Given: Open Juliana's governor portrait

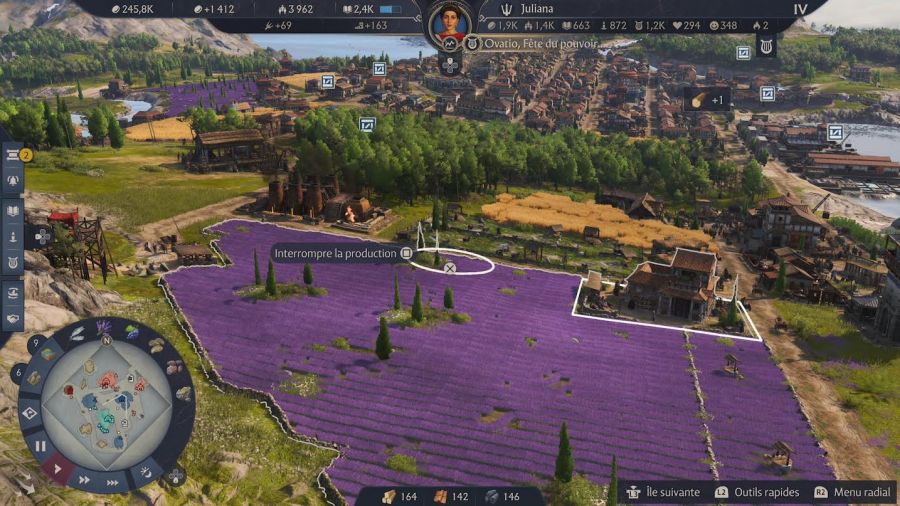Looking at the screenshot, I should [450, 22].
